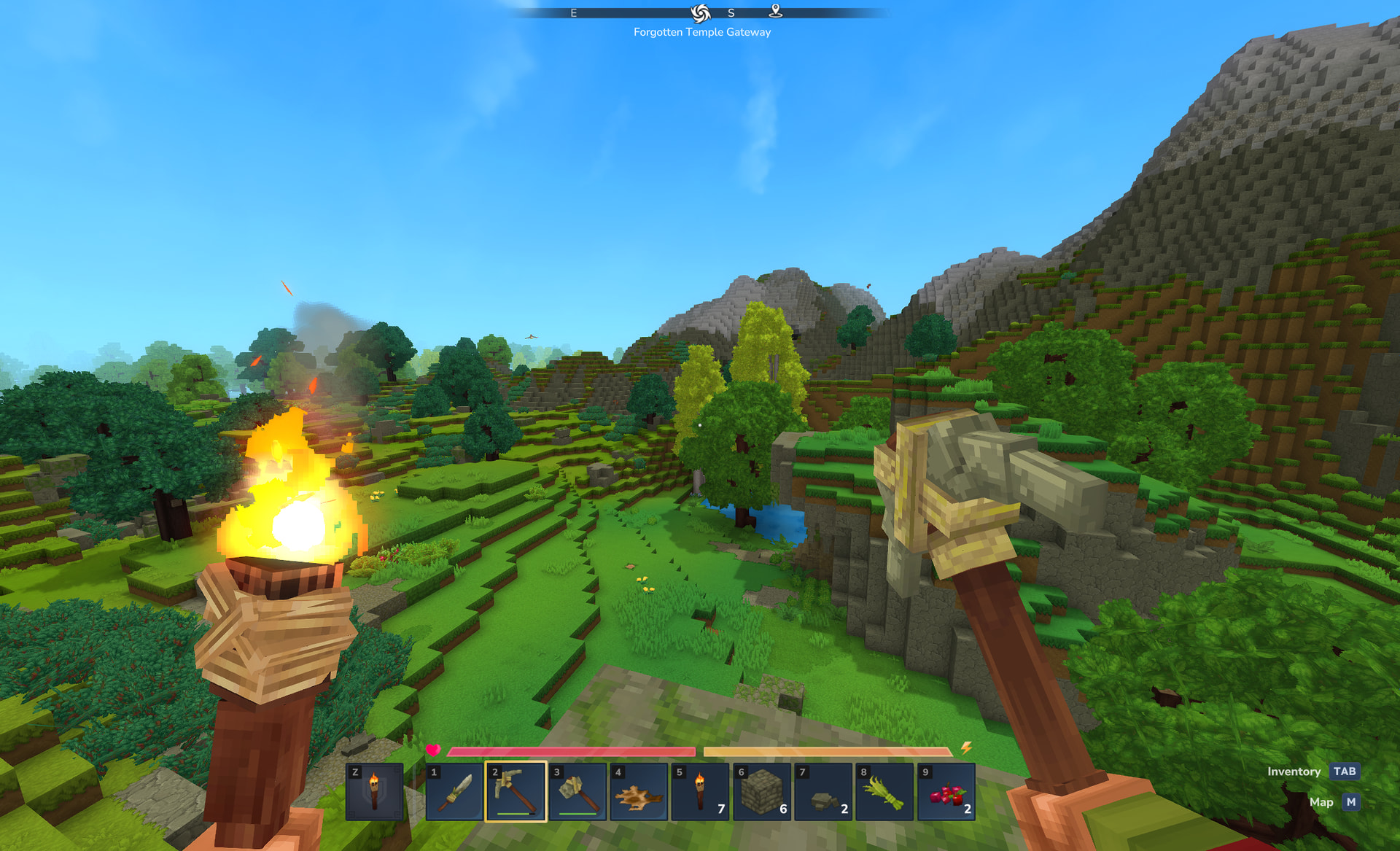Pick the torch stack in slot 5

point(700,792)
